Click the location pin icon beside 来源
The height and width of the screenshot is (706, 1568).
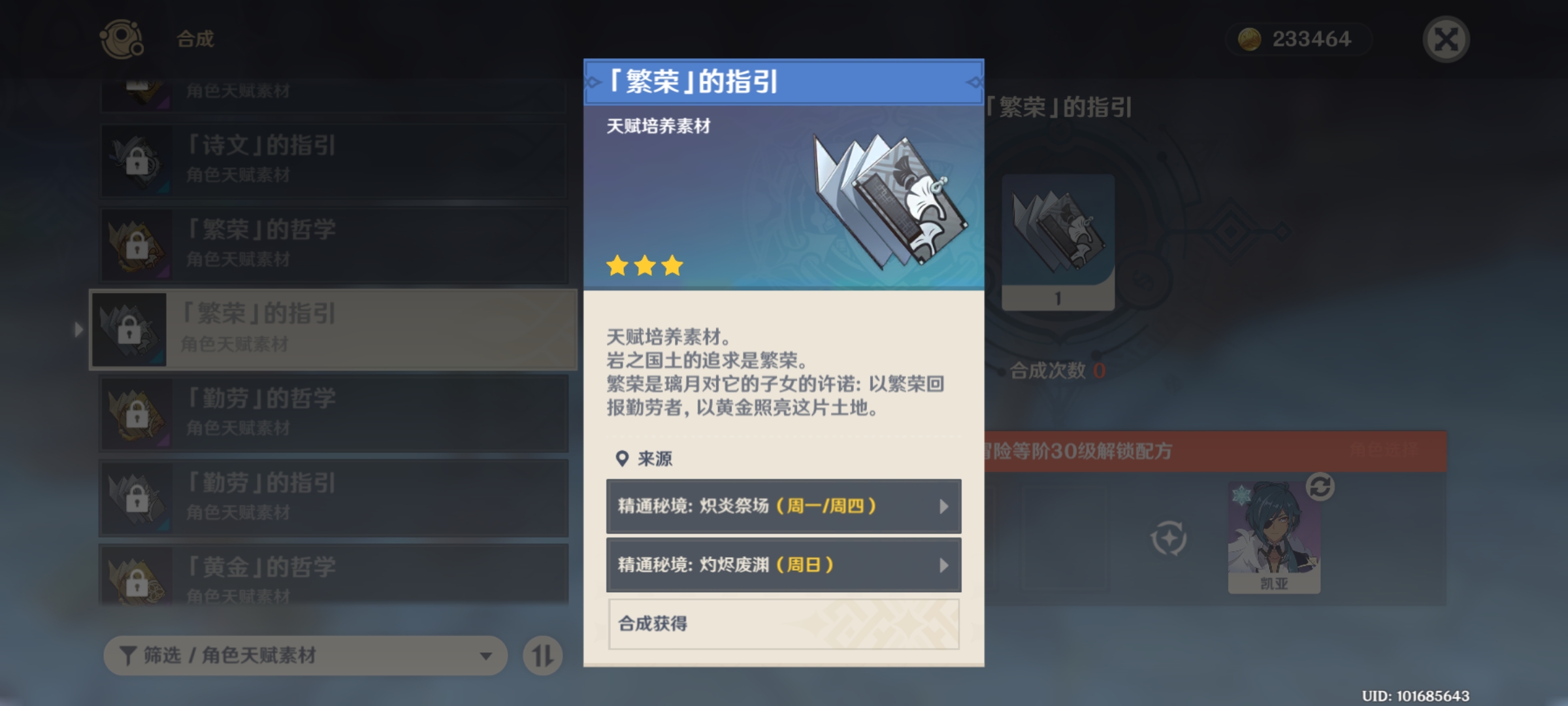[621, 459]
